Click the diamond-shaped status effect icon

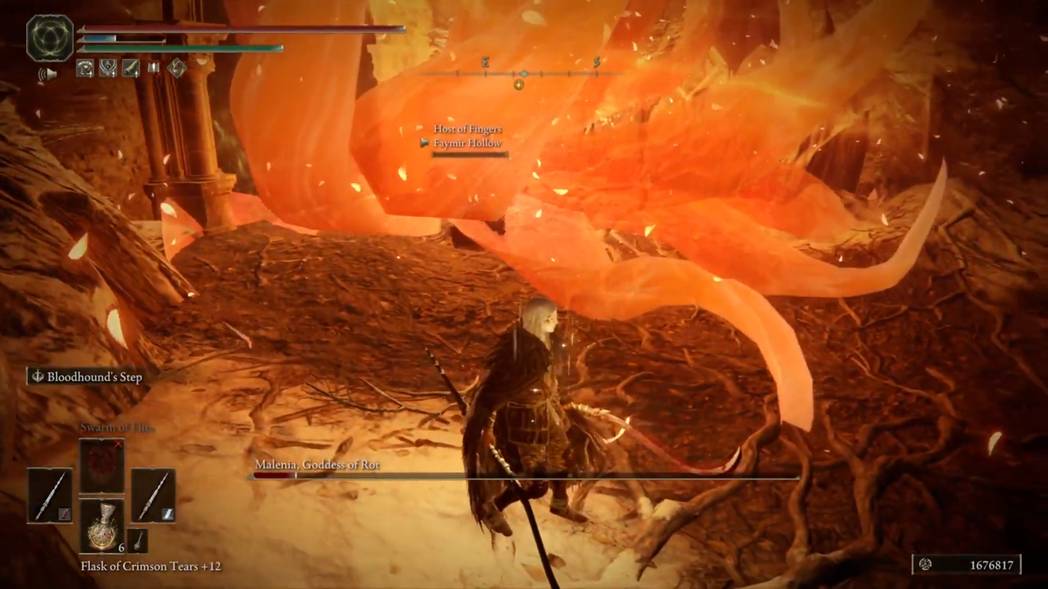point(177,68)
